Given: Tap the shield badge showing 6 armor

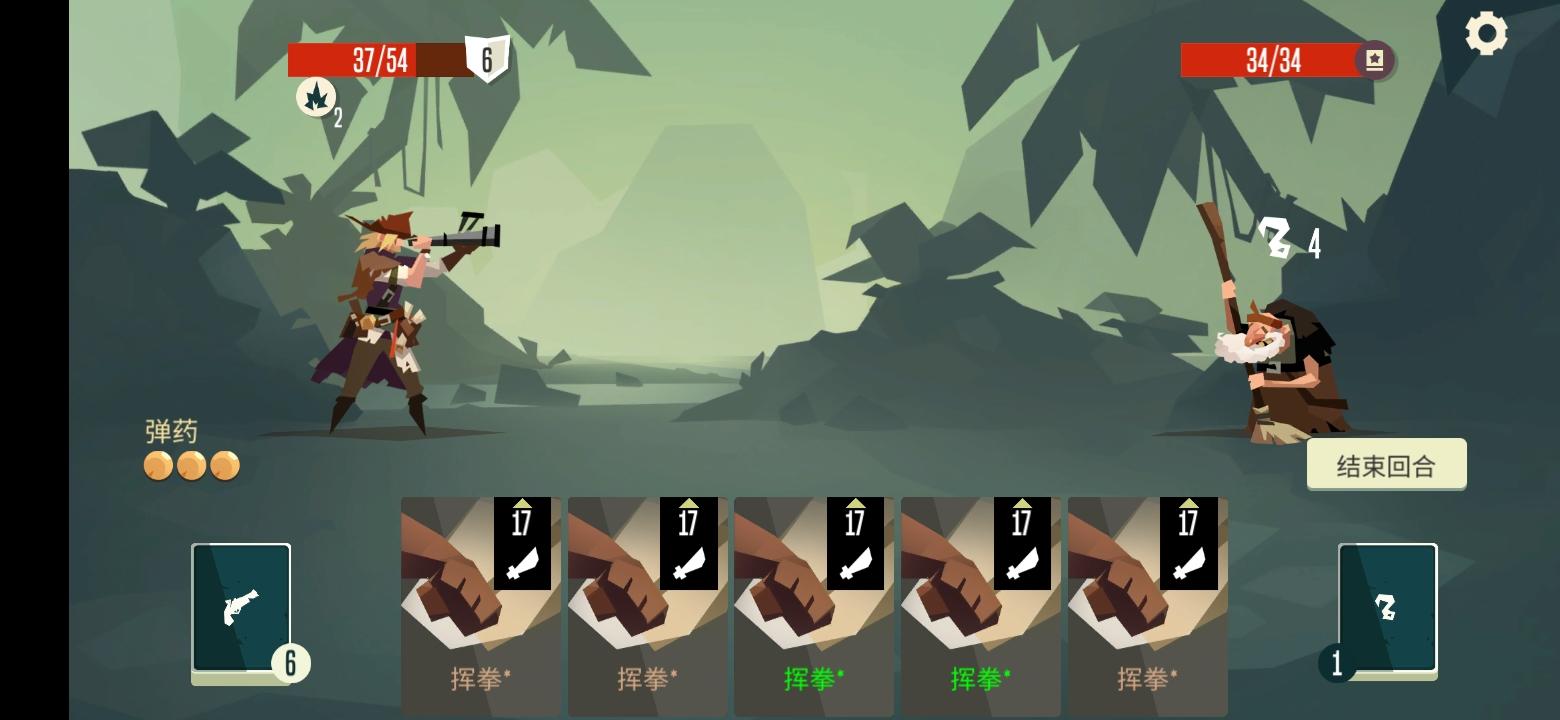Looking at the screenshot, I should [487, 60].
